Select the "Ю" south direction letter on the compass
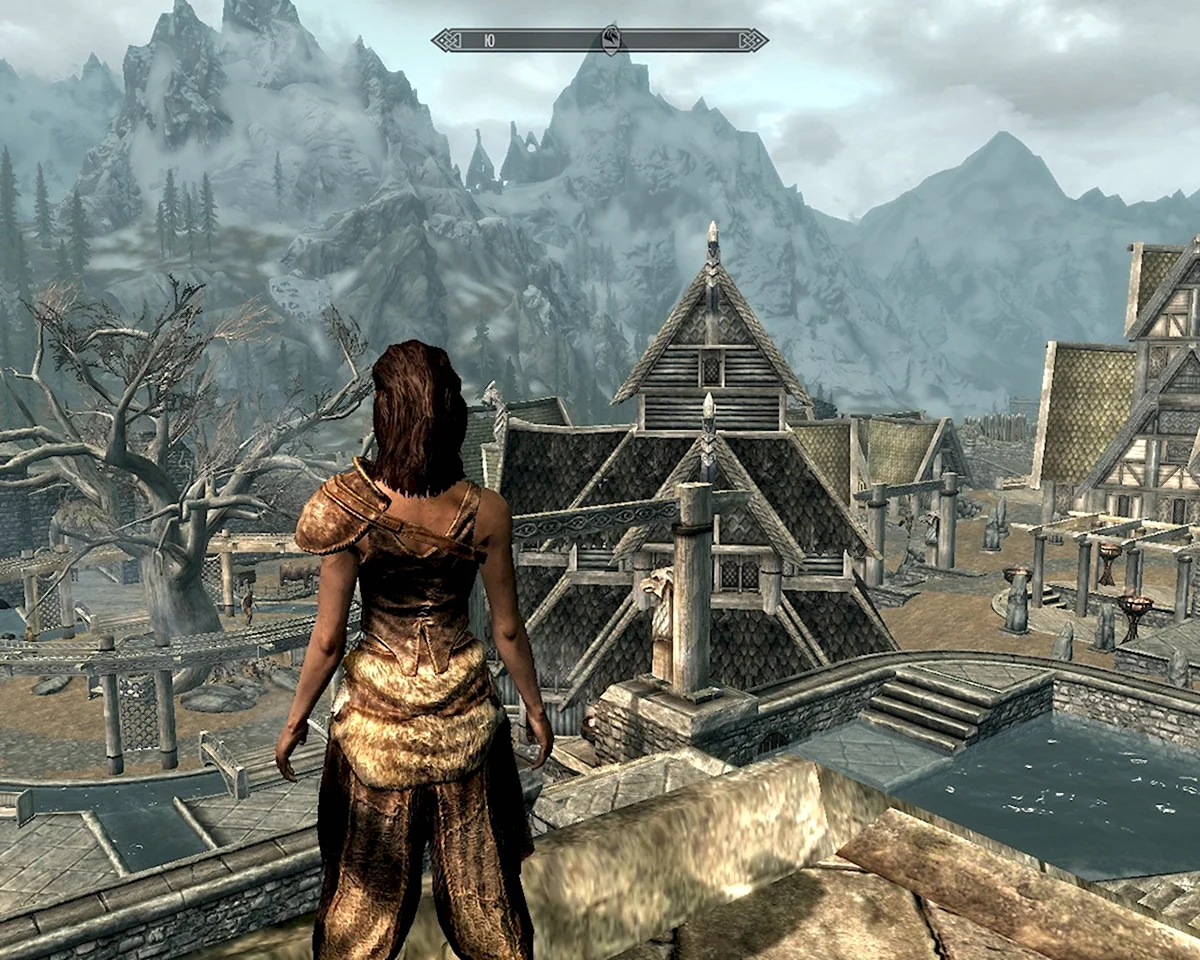Viewport: 1200px width, 960px height. click(488, 41)
